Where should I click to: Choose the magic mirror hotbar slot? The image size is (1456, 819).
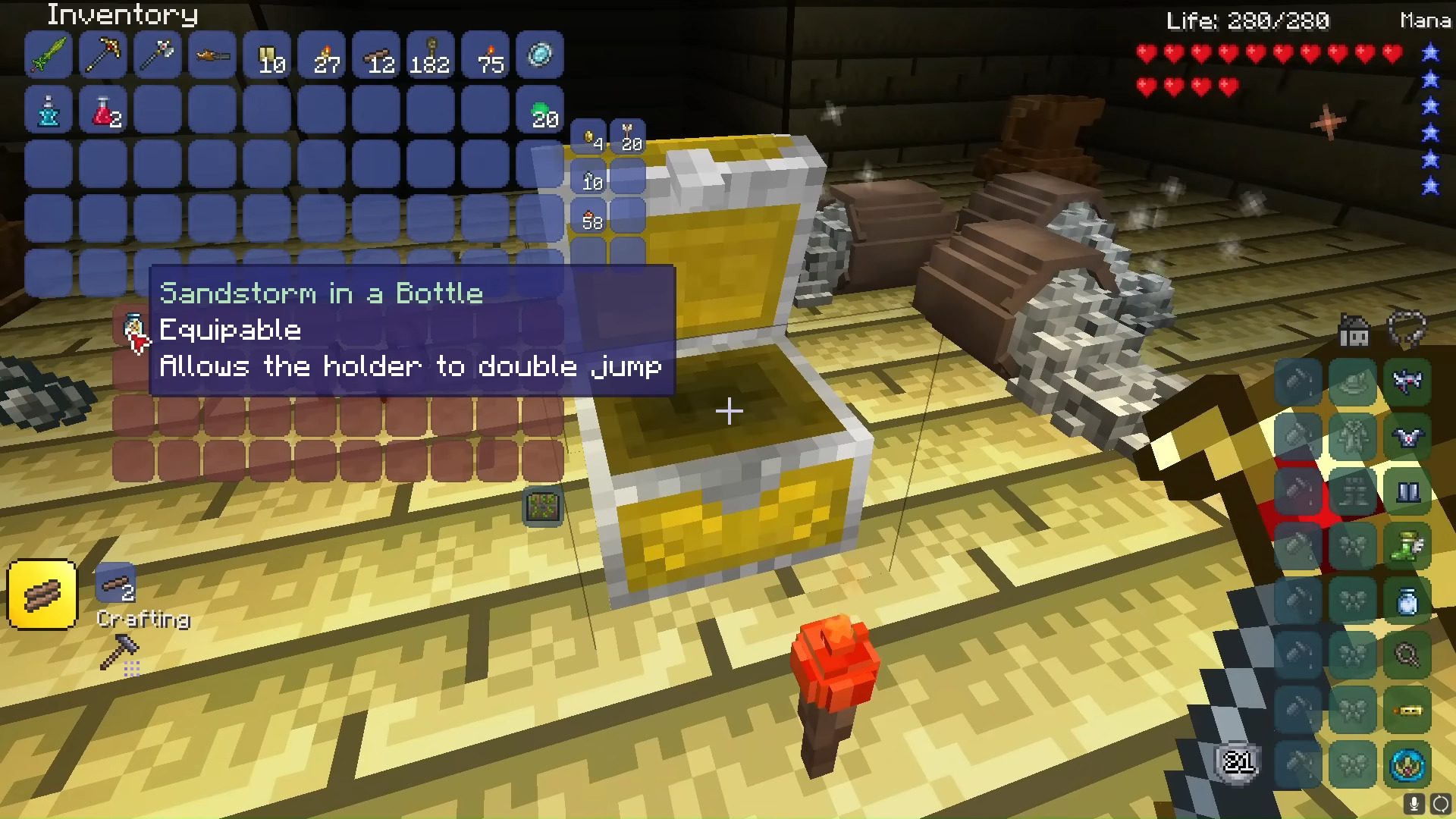tap(540, 55)
